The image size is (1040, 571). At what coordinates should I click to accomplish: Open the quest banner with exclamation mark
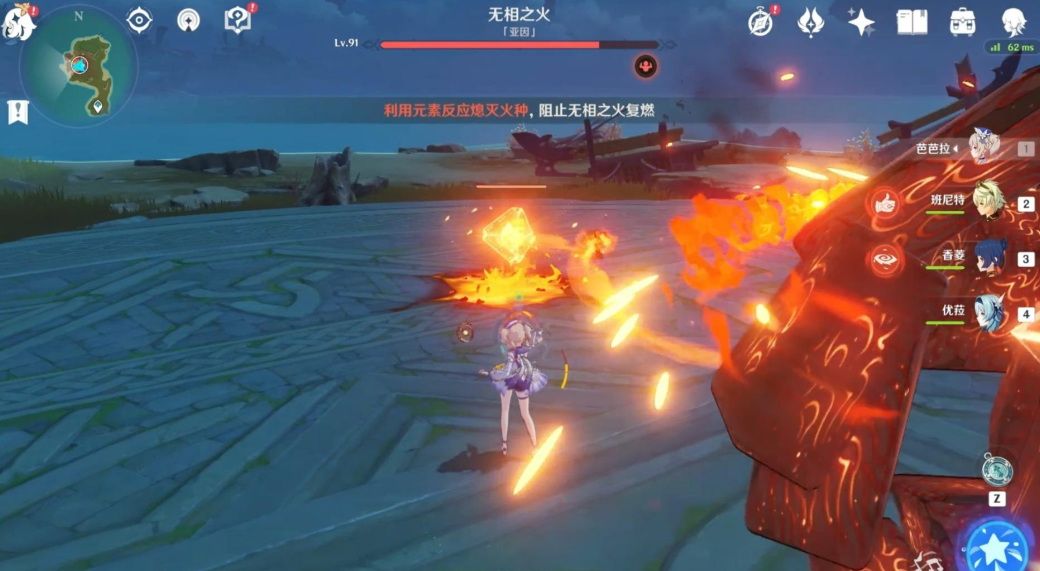click(17, 112)
